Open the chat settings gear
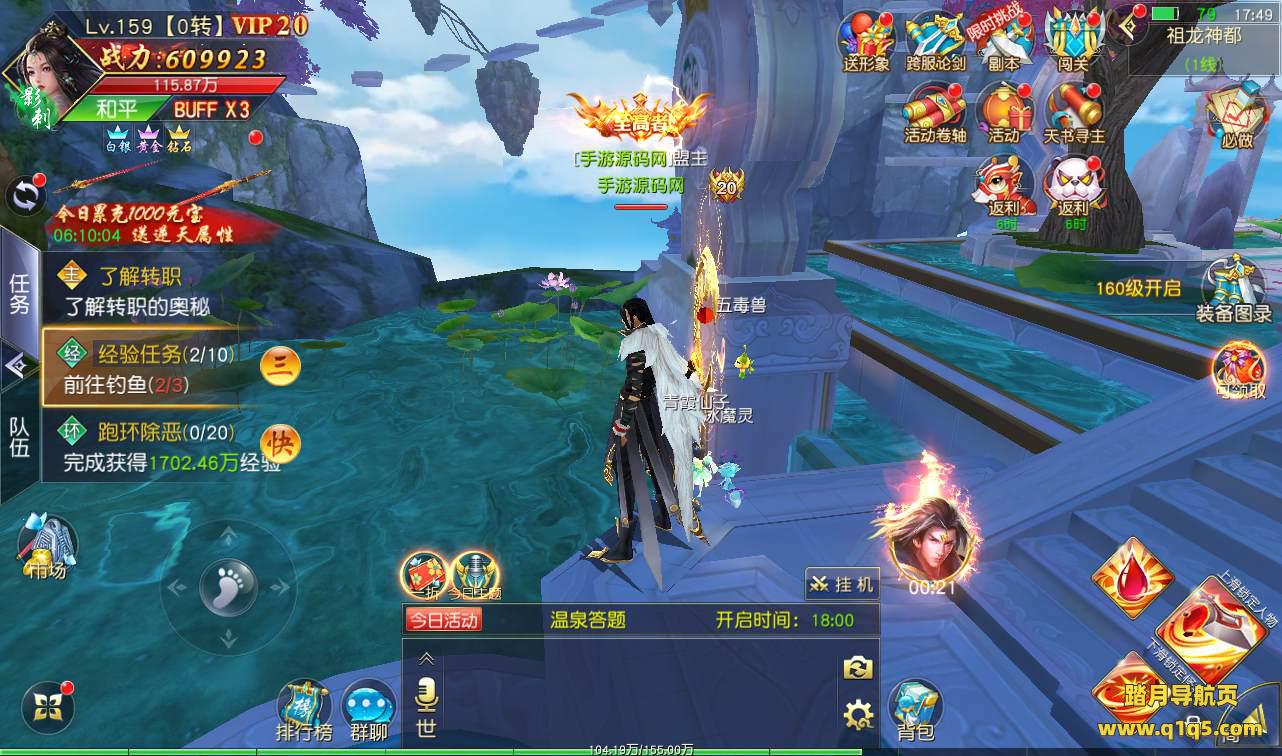This screenshot has width=1282, height=756. 857,714
